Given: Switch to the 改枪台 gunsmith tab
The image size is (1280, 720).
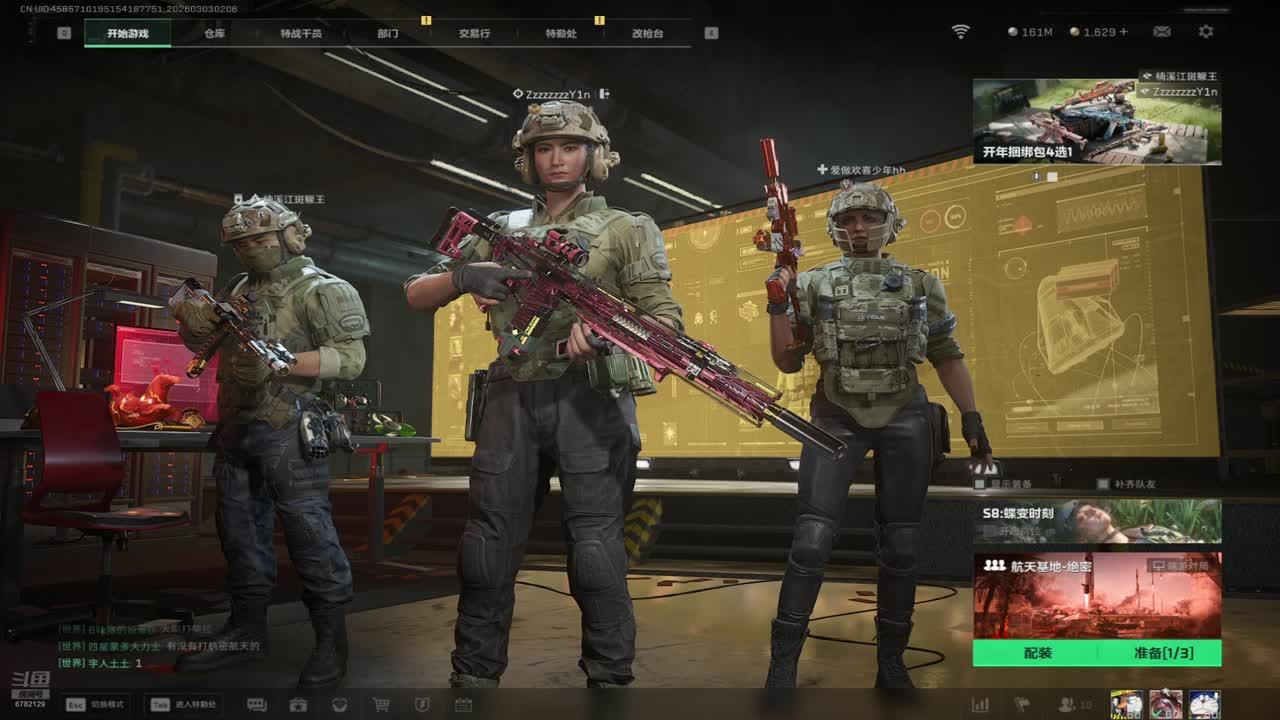Looking at the screenshot, I should [647, 33].
